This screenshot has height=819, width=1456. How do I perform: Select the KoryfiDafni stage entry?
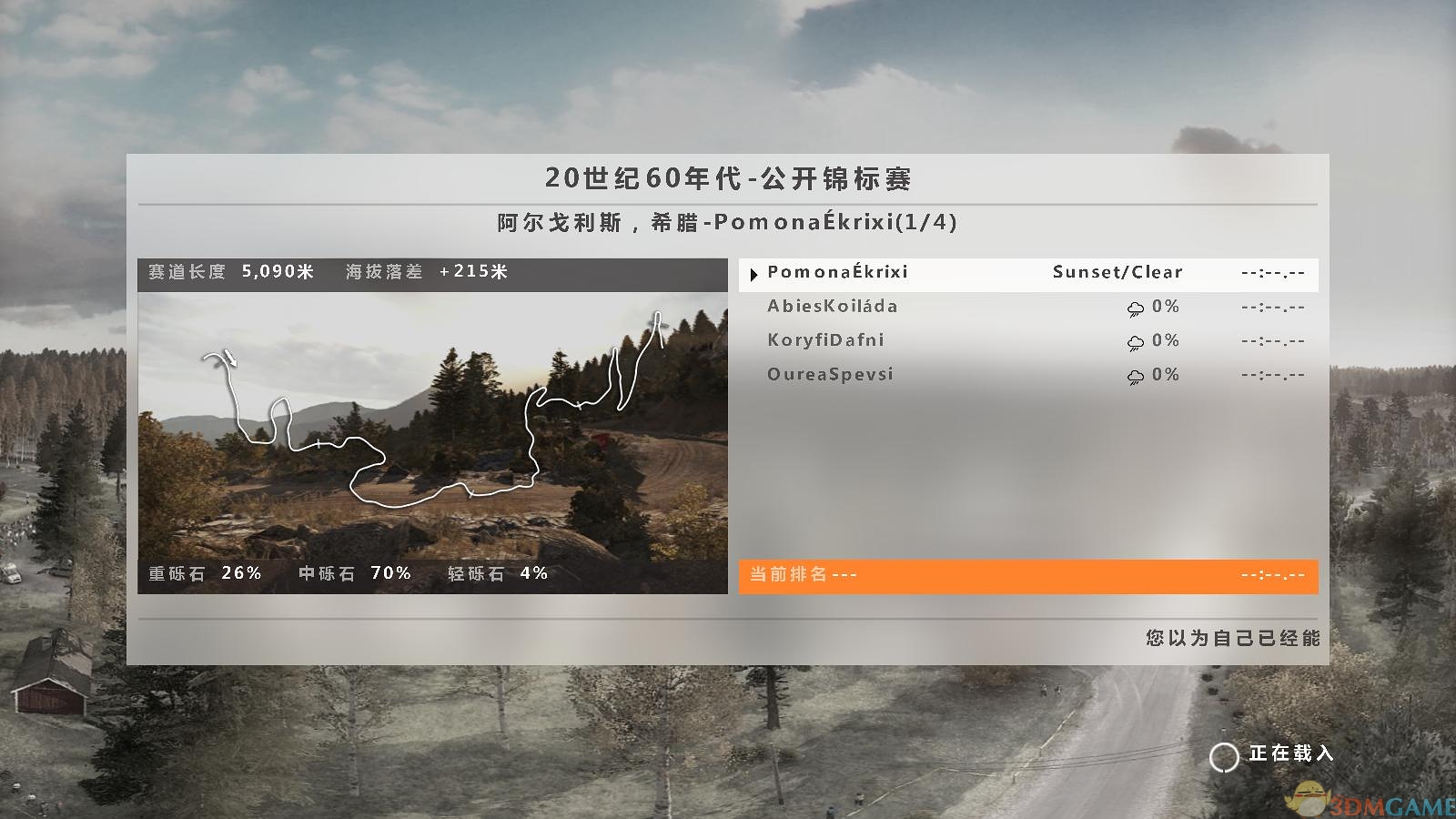point(828,341)
